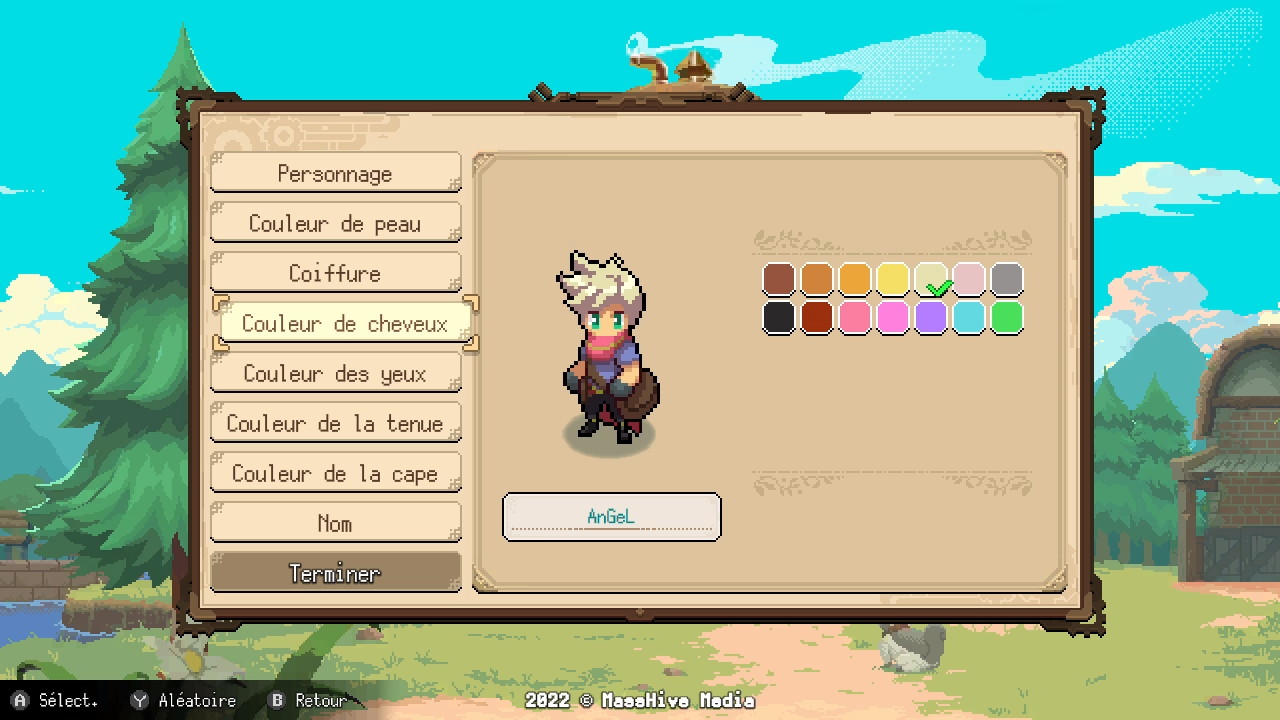This screenshot has height=720, width=1280.
Task: Choose the checked pale blond swatch
Action: [x=931, y=279]
